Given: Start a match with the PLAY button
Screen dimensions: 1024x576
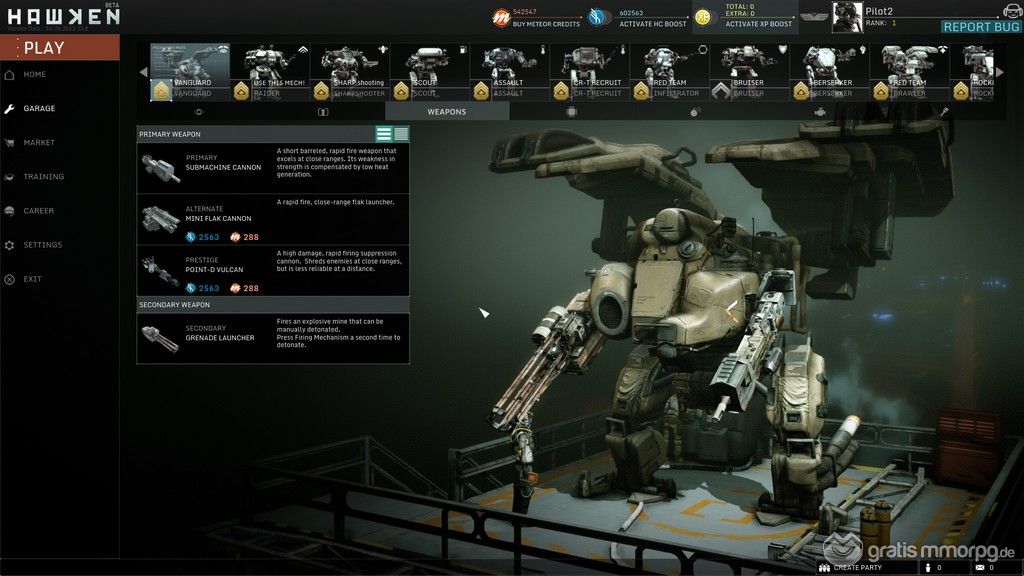Looking at the screenshot, I should coord(58,47).
